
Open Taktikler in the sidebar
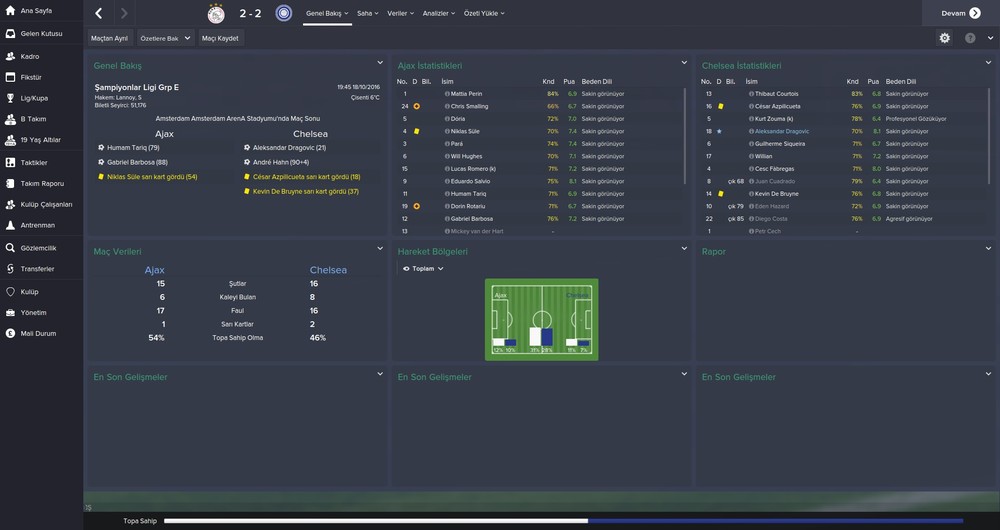[x=34, y=162]
